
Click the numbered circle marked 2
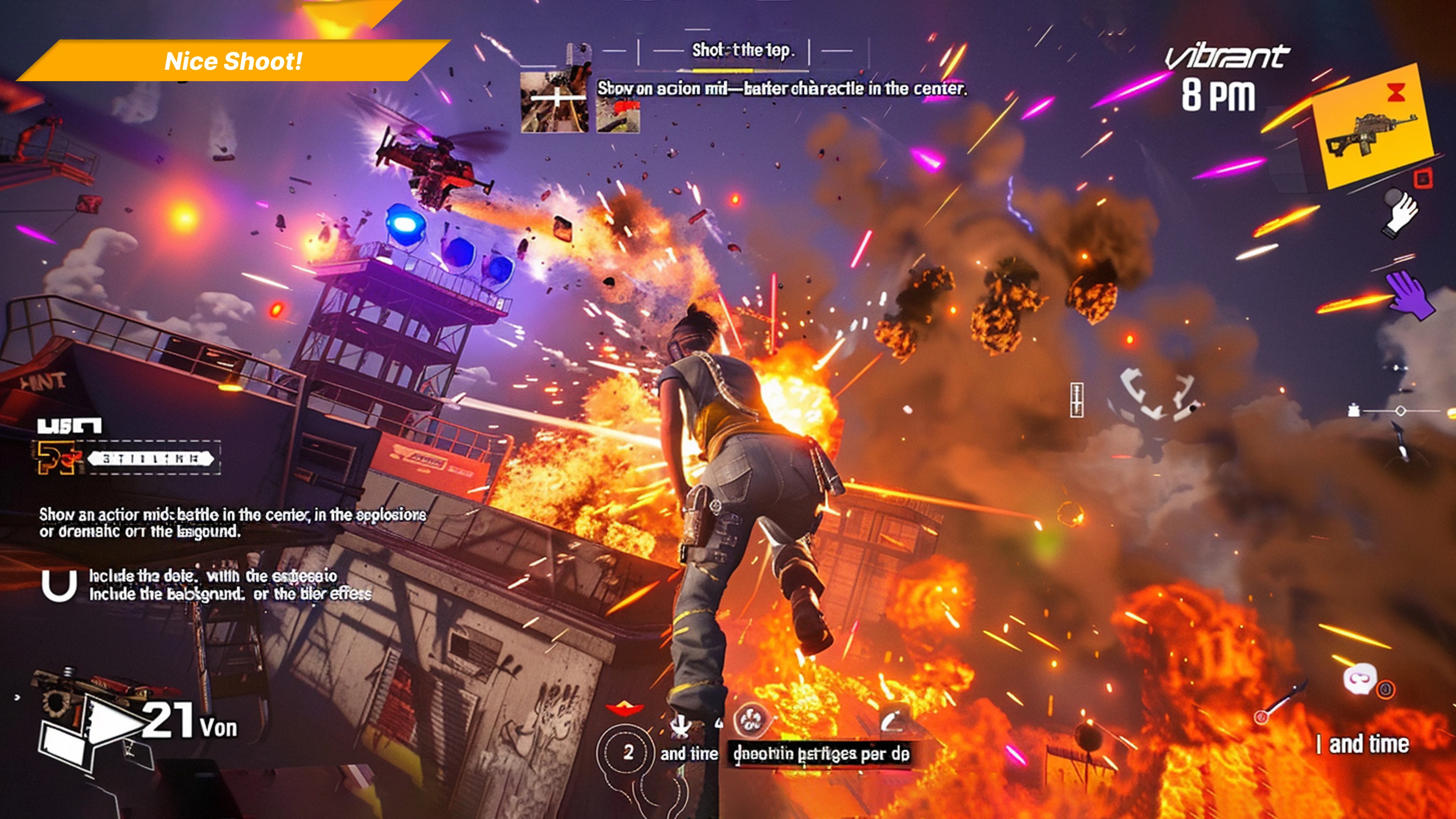(x=628, y=752)
